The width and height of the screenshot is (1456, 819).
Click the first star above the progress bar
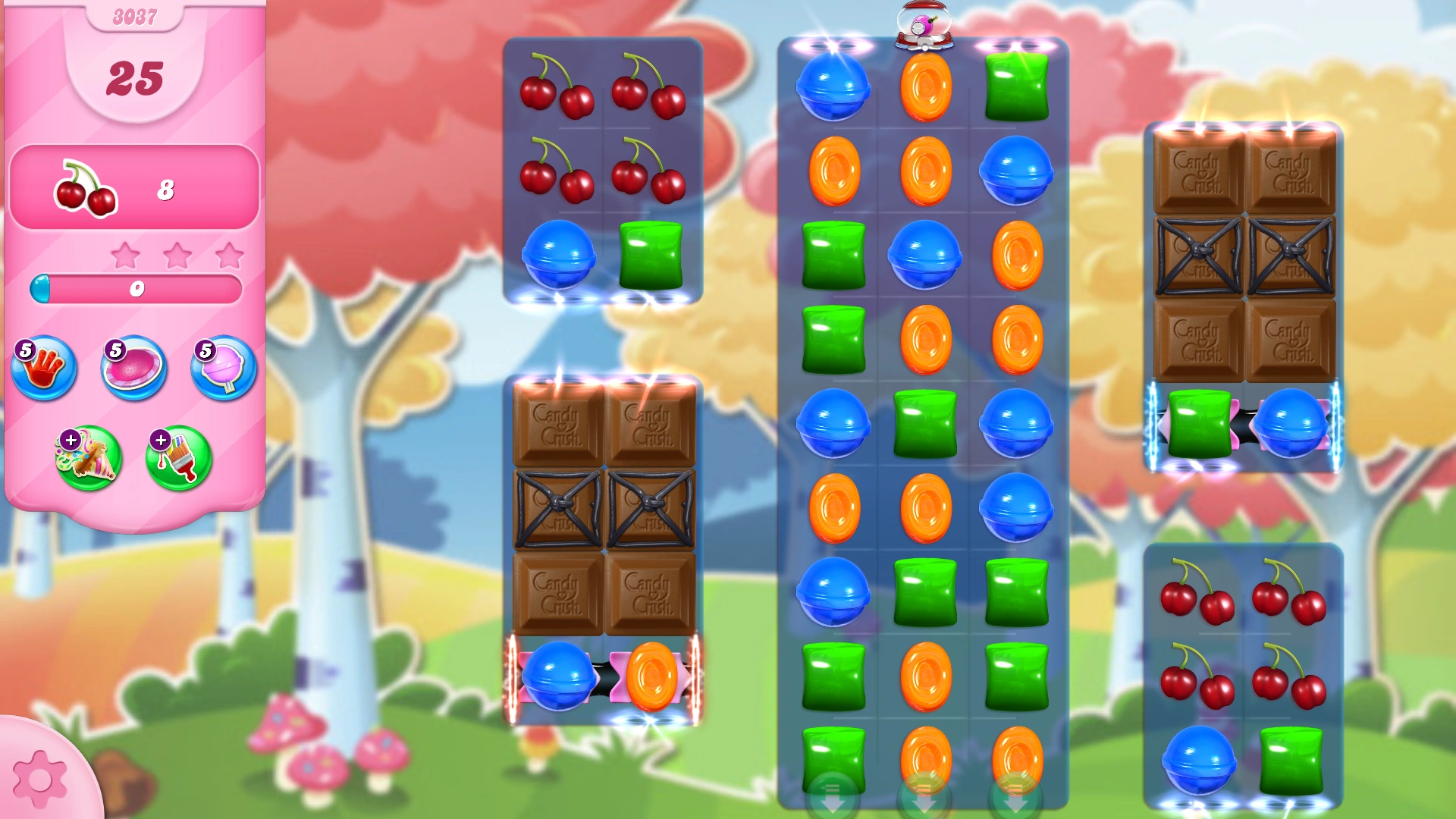tap(127, 256)
